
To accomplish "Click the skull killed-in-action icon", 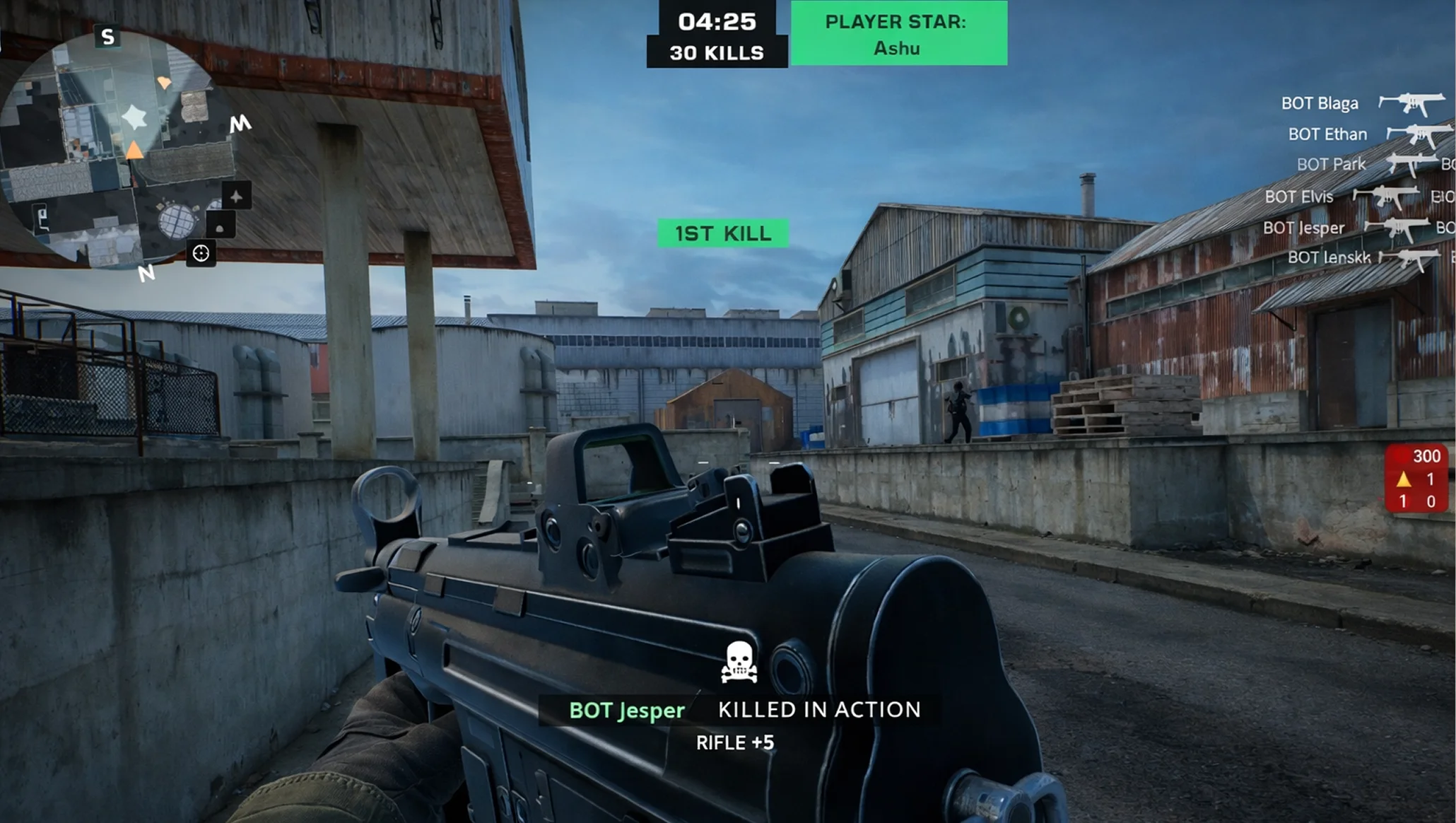I will (739, 662).
